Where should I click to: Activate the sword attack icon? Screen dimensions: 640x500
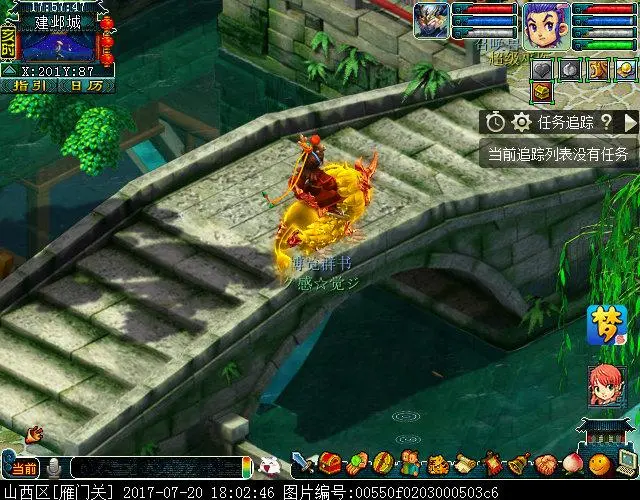pos(303,465)
